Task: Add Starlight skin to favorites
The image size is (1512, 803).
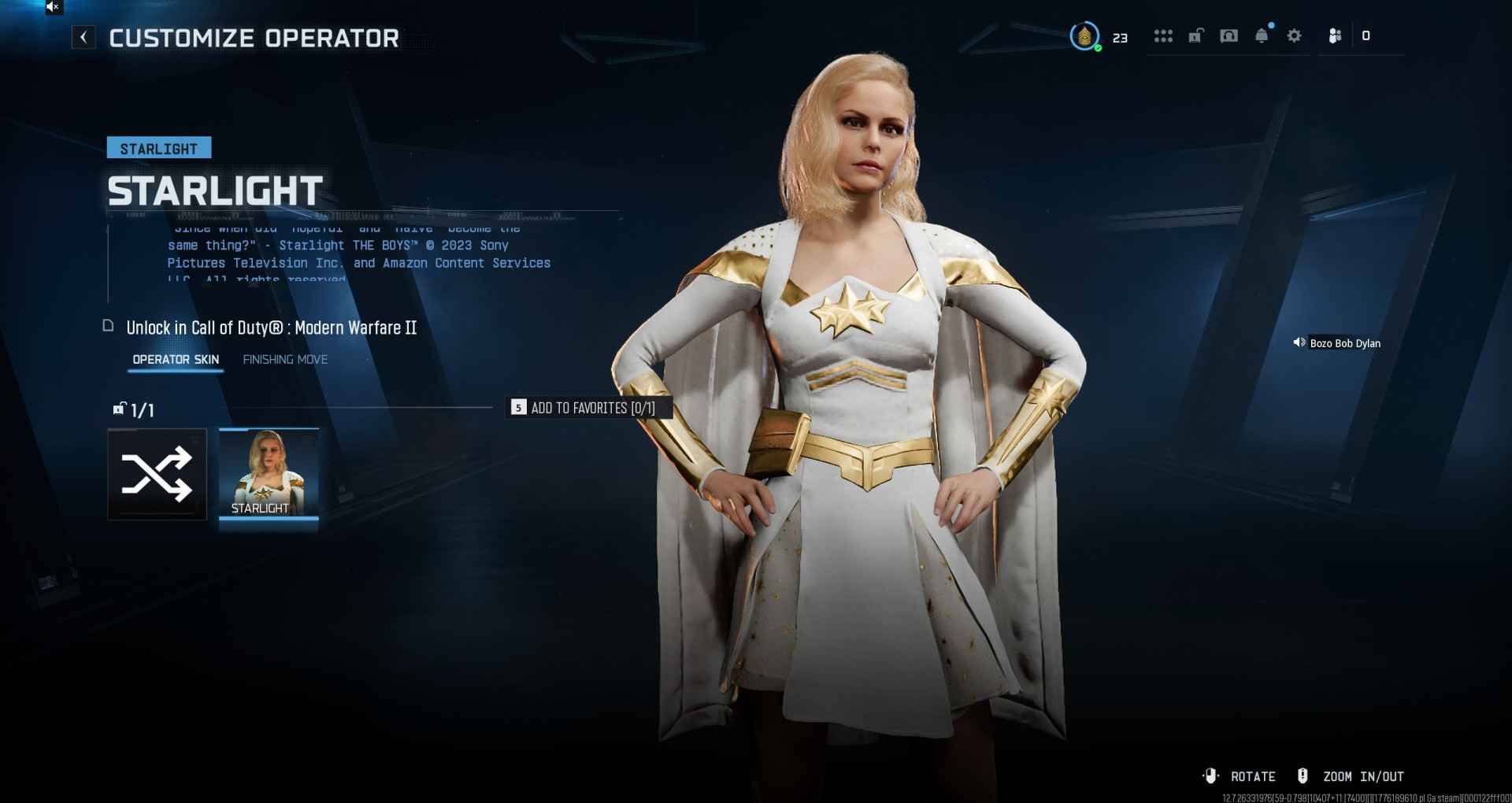Action: pyautogui.click(x=584, y=408)
